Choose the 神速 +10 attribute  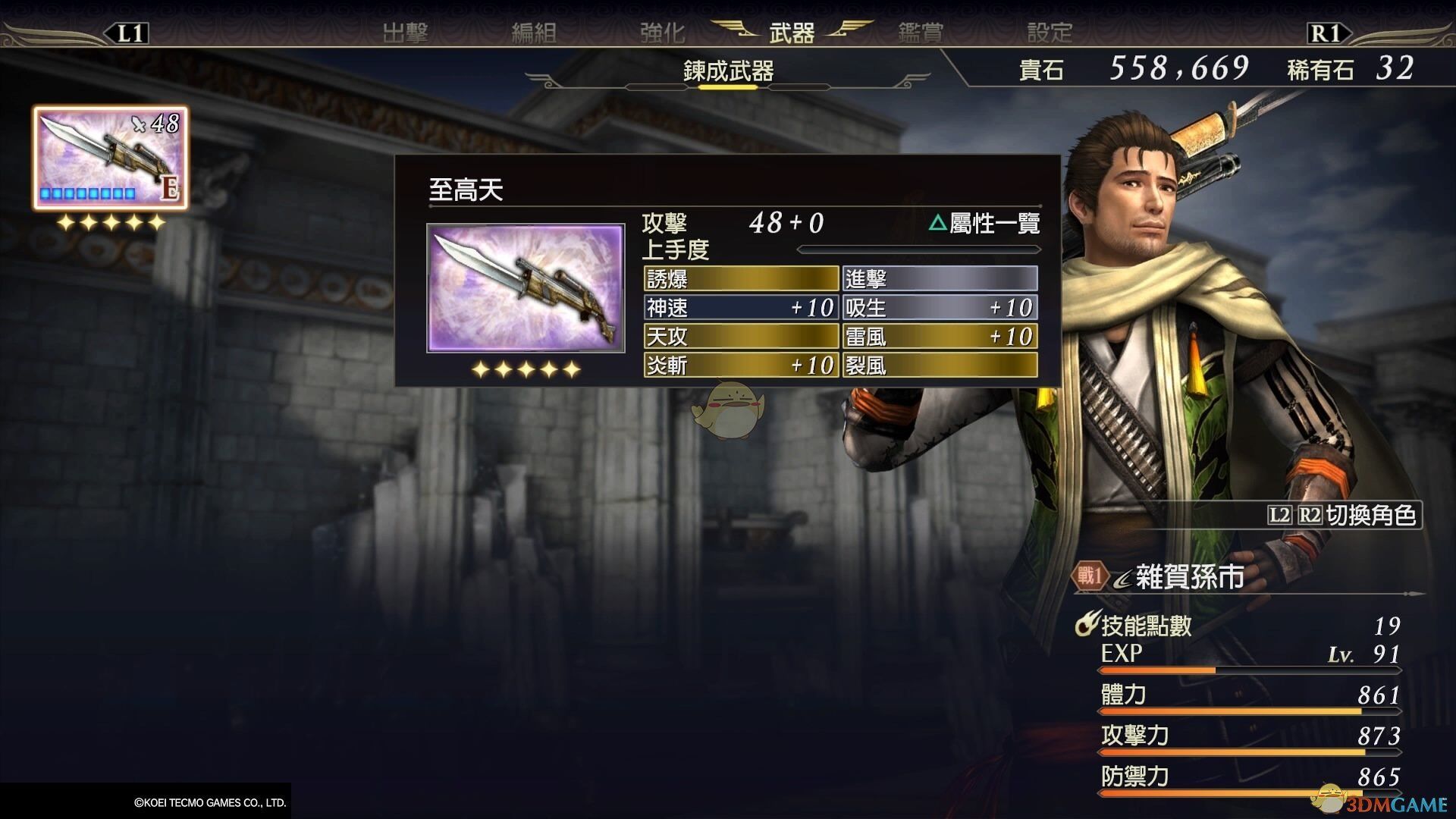pos(740,308)
